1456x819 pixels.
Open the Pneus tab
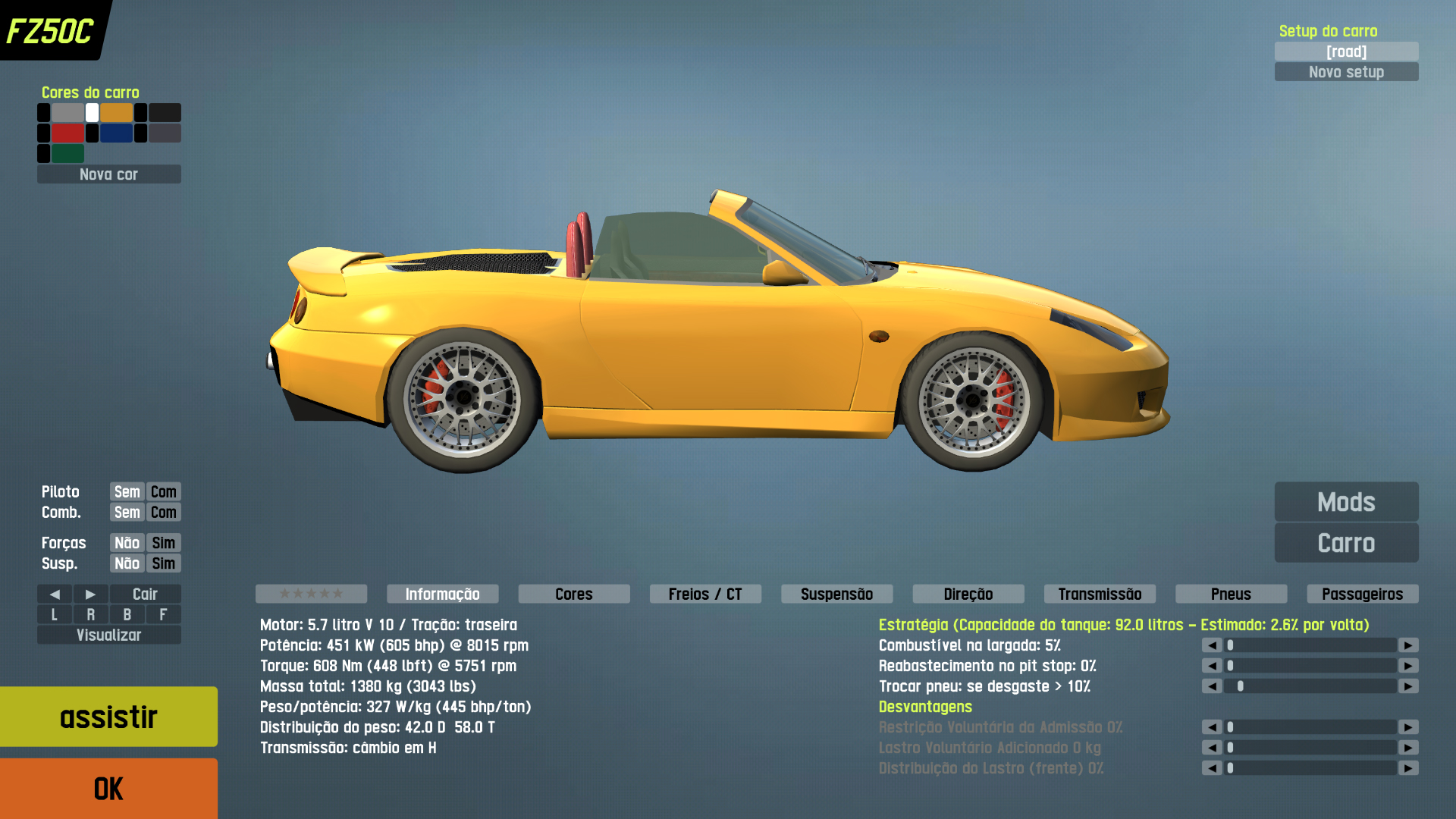[1231, 594]
